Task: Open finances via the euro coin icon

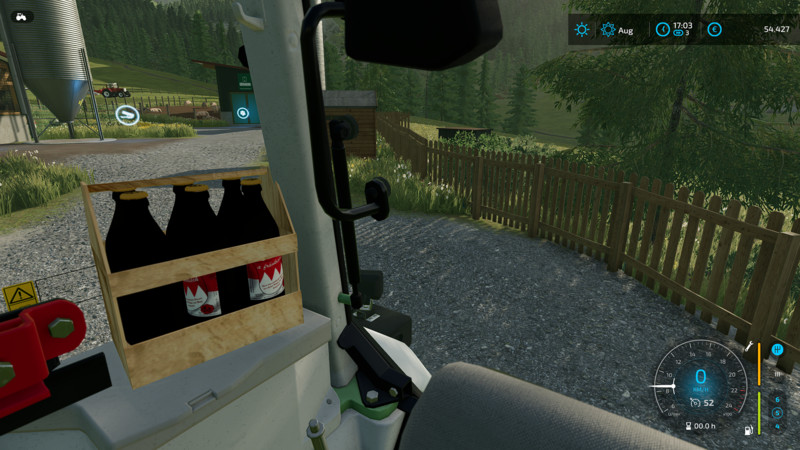Action: point(714,30)
